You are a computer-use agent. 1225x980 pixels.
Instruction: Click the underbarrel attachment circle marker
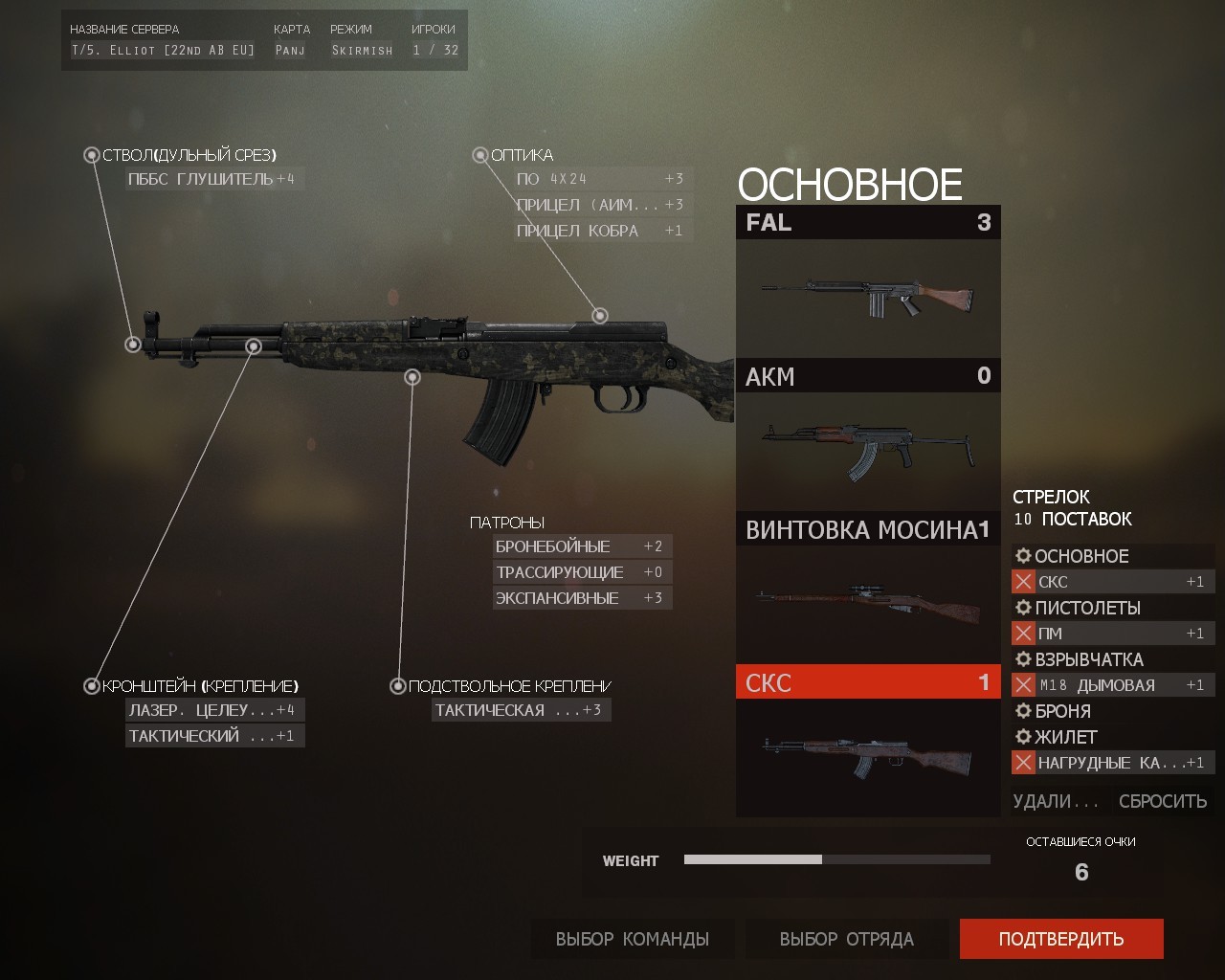[x=413, y=376]
